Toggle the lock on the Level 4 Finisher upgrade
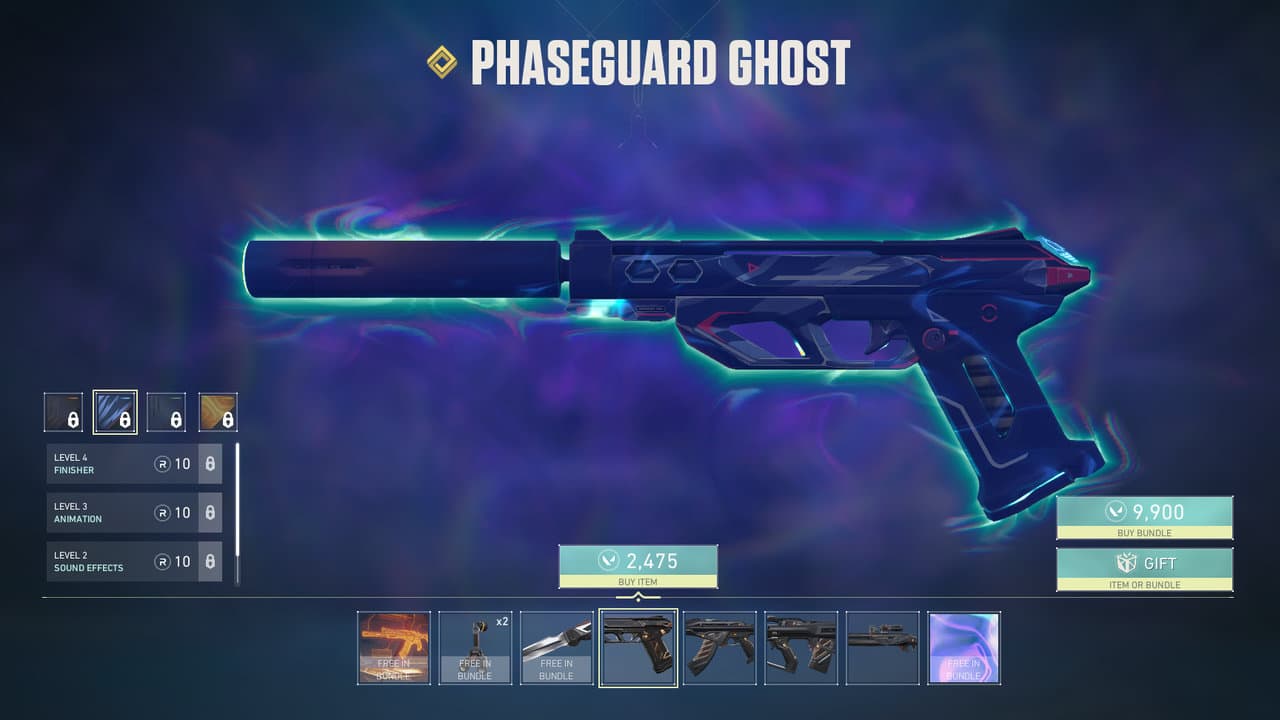Screen dimensions: 1280x720 click(x=209, y=462)
